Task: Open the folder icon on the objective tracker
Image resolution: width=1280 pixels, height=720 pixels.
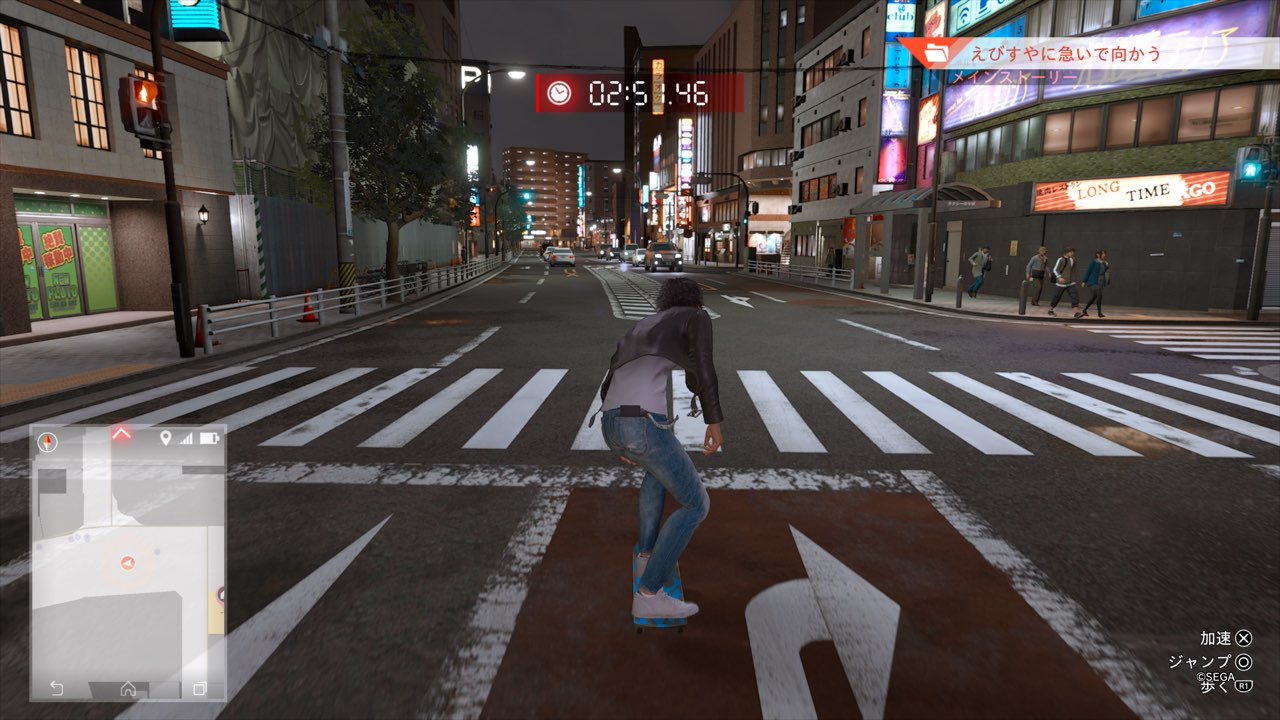Action: 939,53
